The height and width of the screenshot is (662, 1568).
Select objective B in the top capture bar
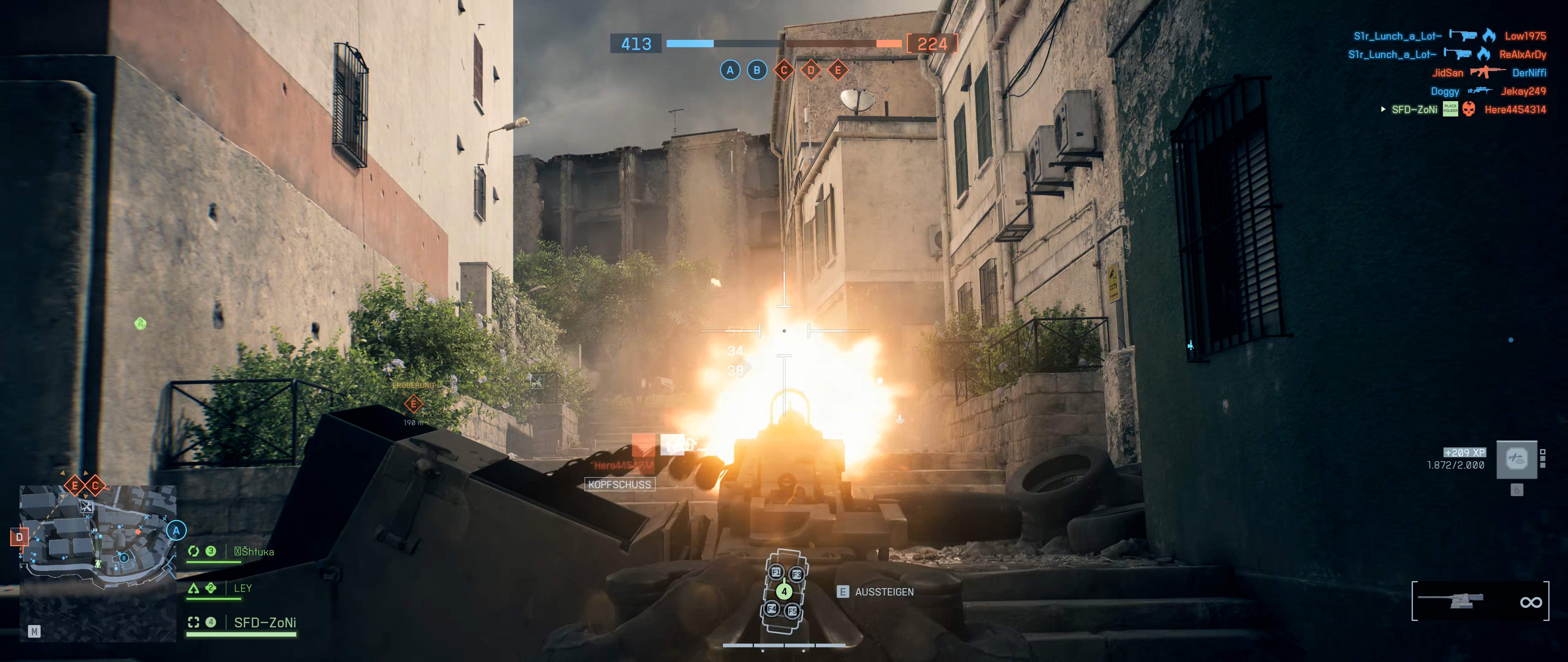(757, 70)
